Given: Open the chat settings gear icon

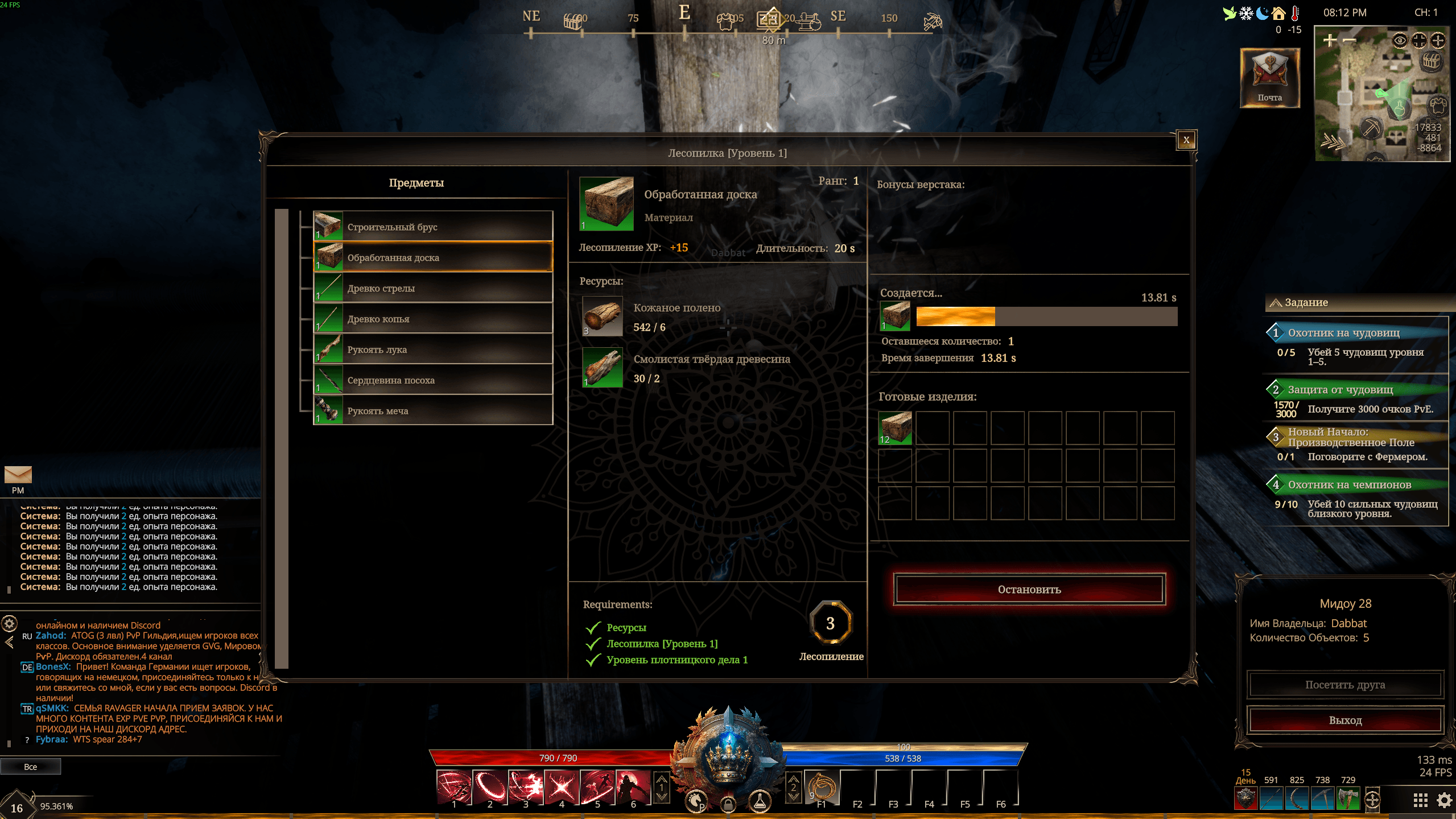Looking at the screenshot, I should [x=10, y=624].
